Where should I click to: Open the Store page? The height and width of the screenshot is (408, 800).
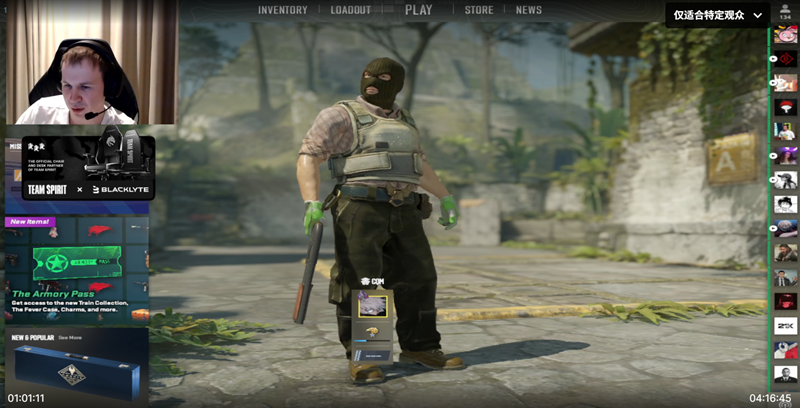[x=479, y=10]
